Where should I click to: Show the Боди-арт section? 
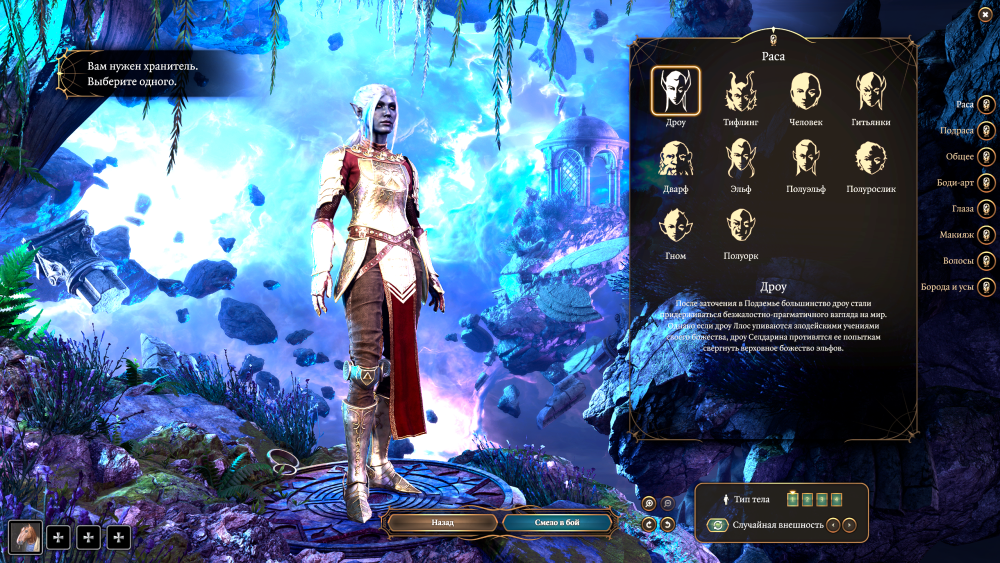(x=985, y=183)
